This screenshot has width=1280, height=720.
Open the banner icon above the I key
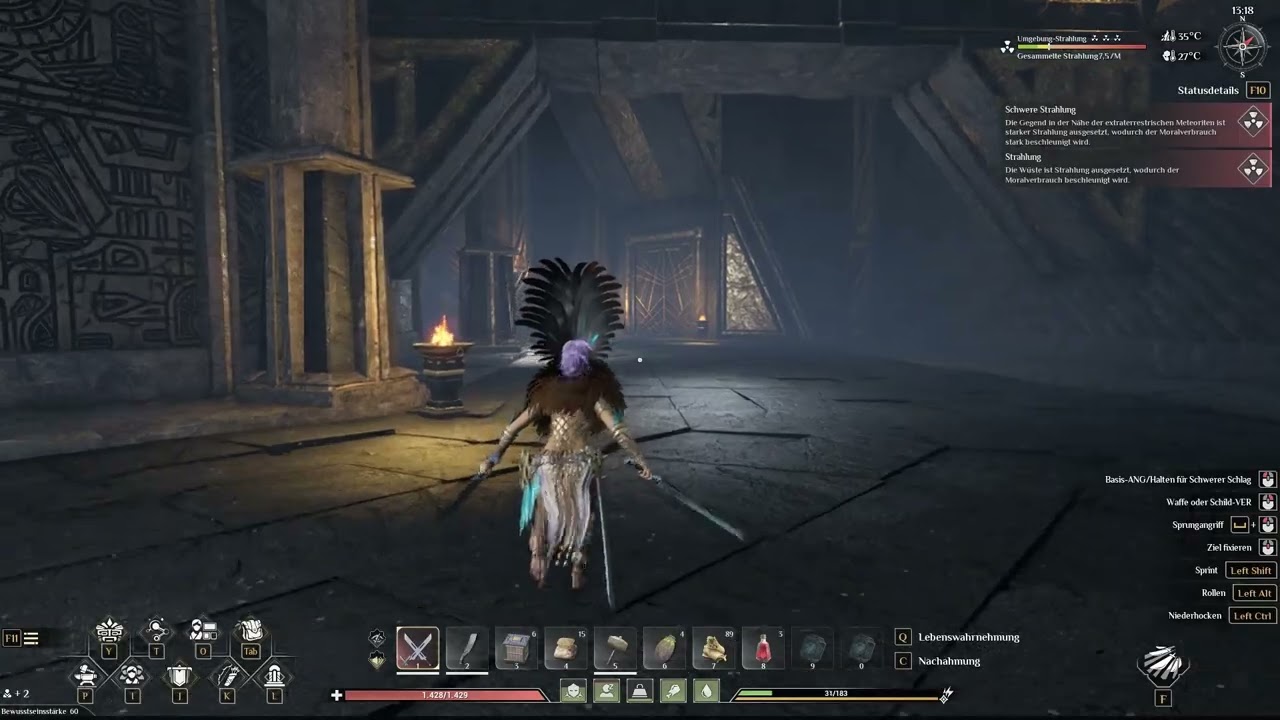click(x=179, y=675)
